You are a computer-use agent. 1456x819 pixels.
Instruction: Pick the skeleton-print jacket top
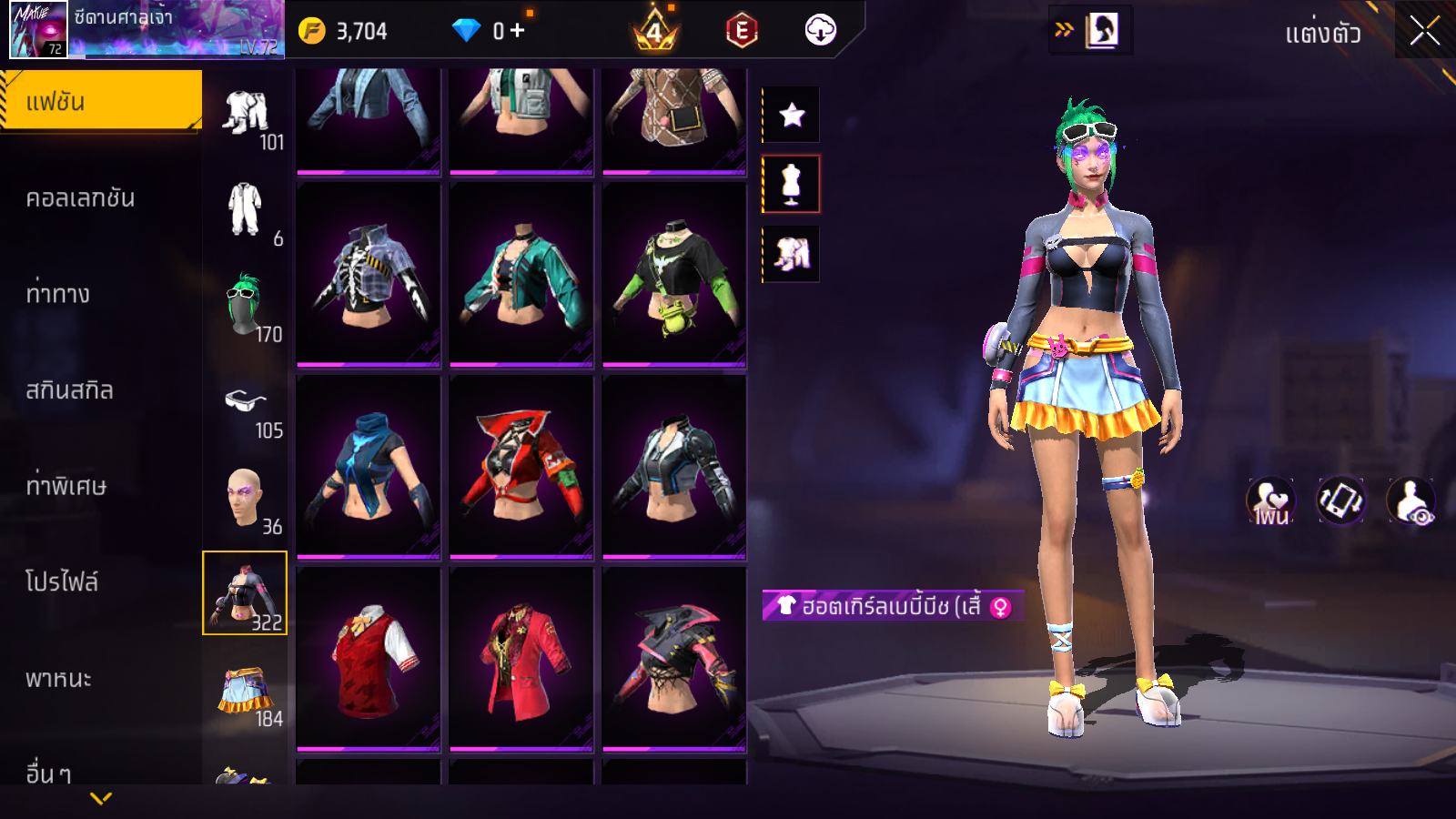coord(369,274)
